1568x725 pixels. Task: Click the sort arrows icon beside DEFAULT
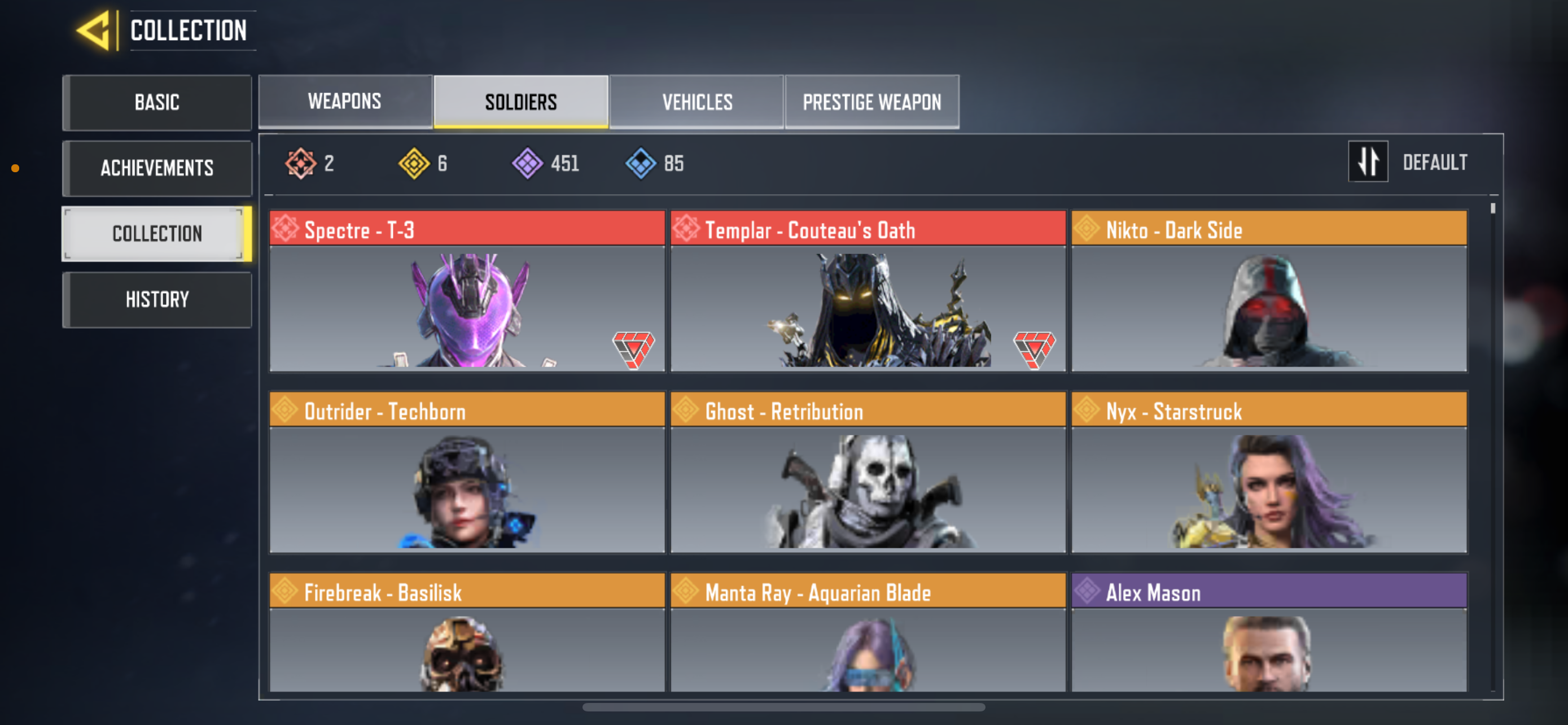(x=1368, y=162)
